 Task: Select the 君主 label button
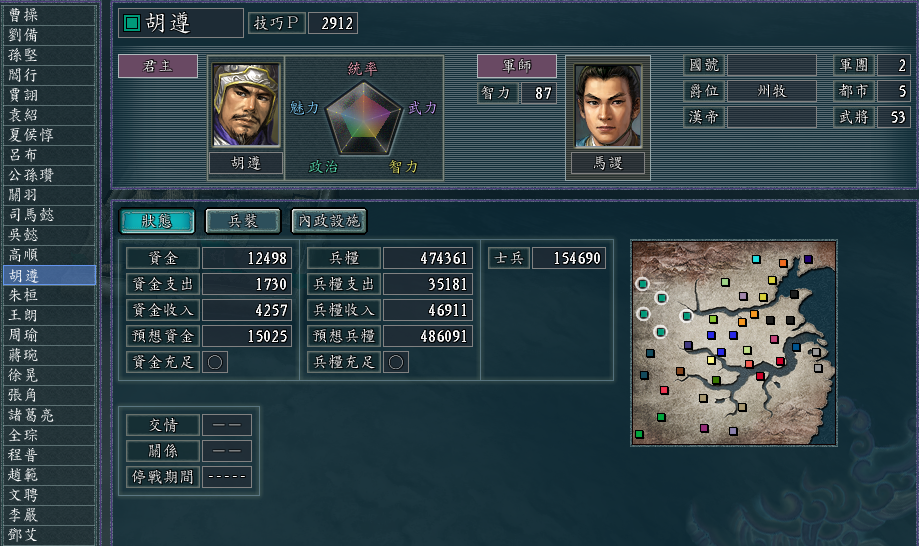[x=158, y=67]
